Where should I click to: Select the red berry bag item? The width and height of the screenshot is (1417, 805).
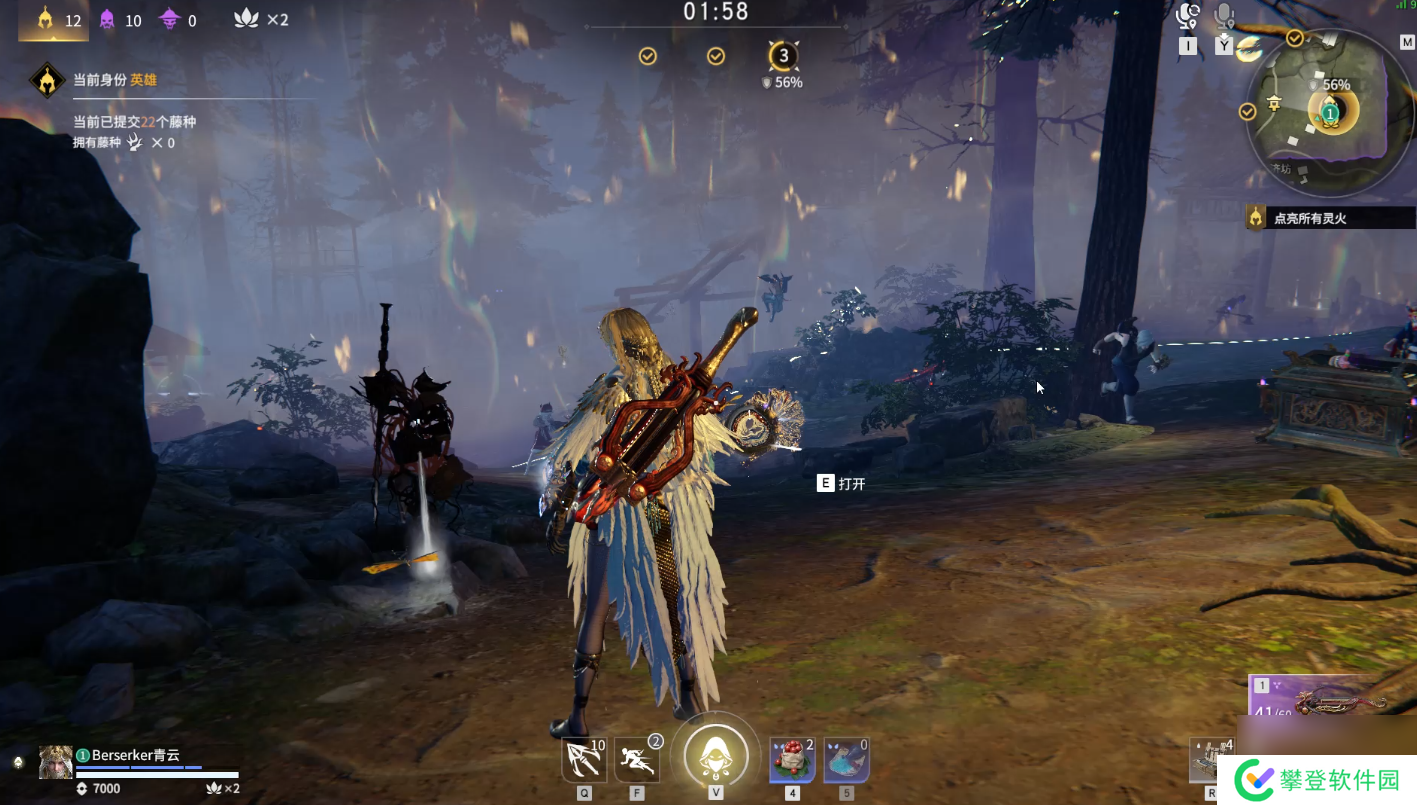pos(791,762)
